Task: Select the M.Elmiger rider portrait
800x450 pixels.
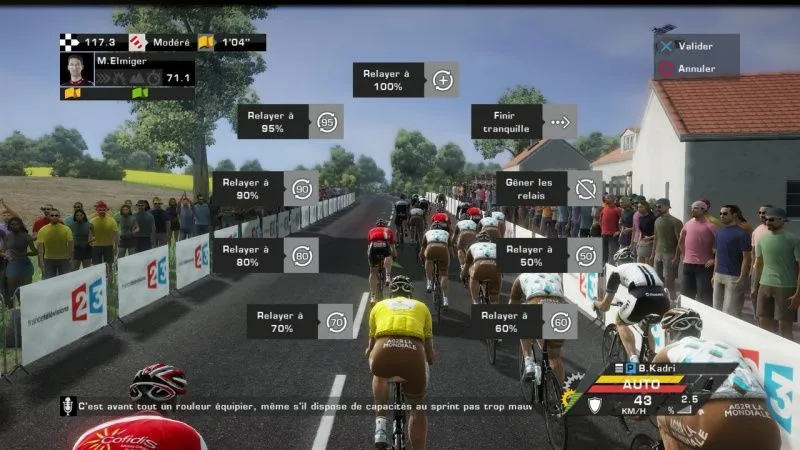Action: pyautogui.click(x=77, y=70)
